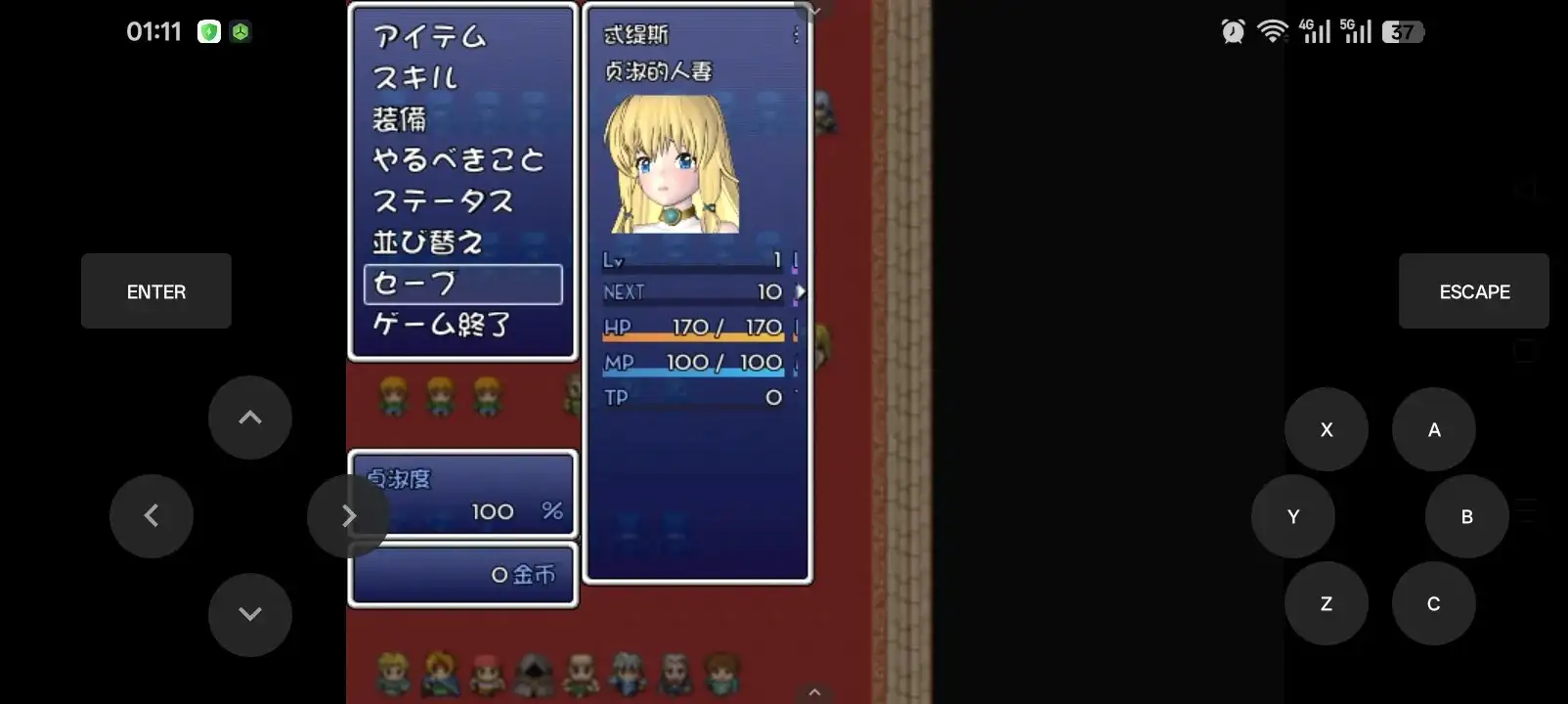Tap the up directional pad arrow
This screenshot has width=1568, height=704.
(x=249, y=418)
